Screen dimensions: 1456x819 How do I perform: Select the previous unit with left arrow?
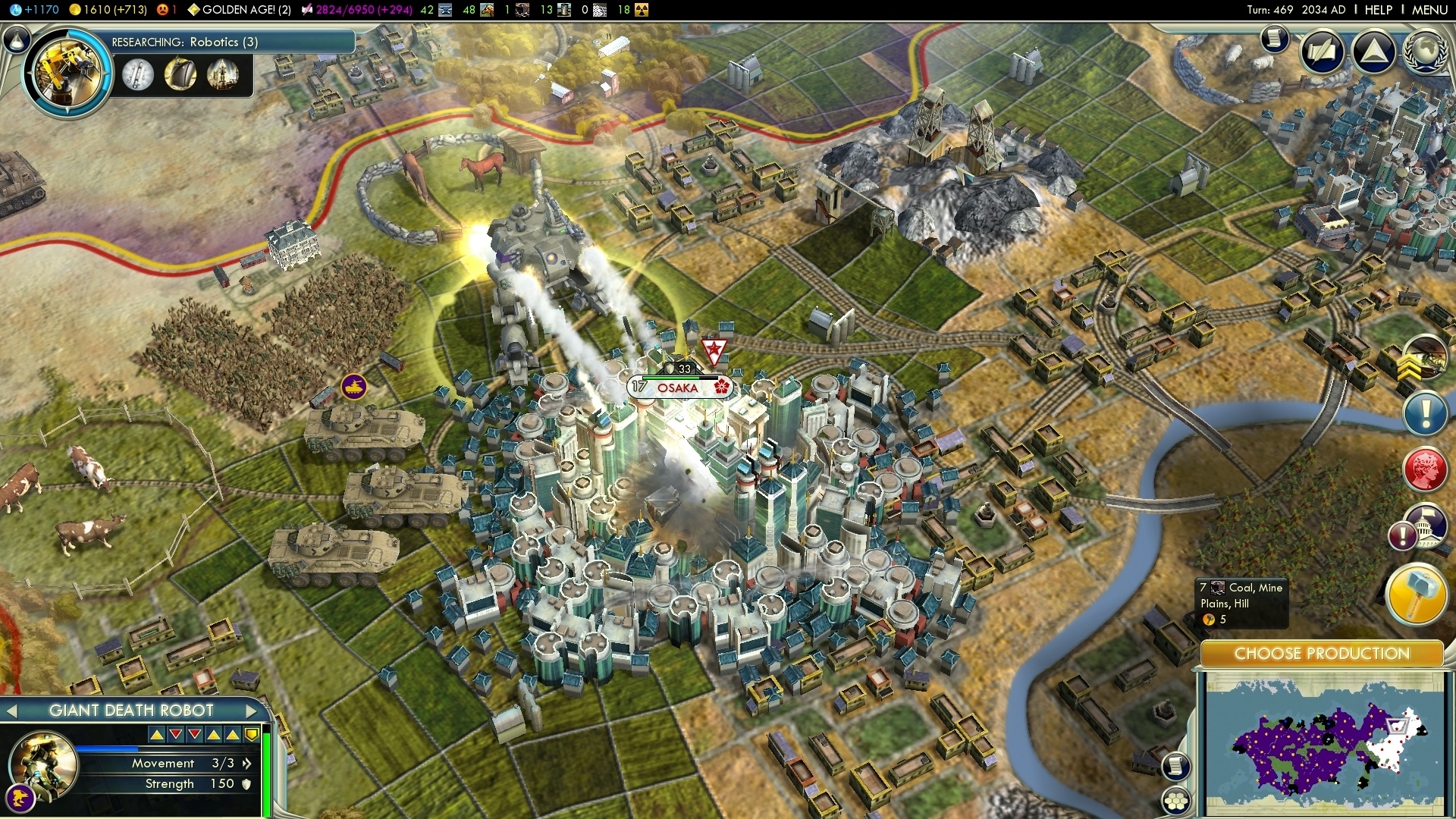click(x=11, y=711)
